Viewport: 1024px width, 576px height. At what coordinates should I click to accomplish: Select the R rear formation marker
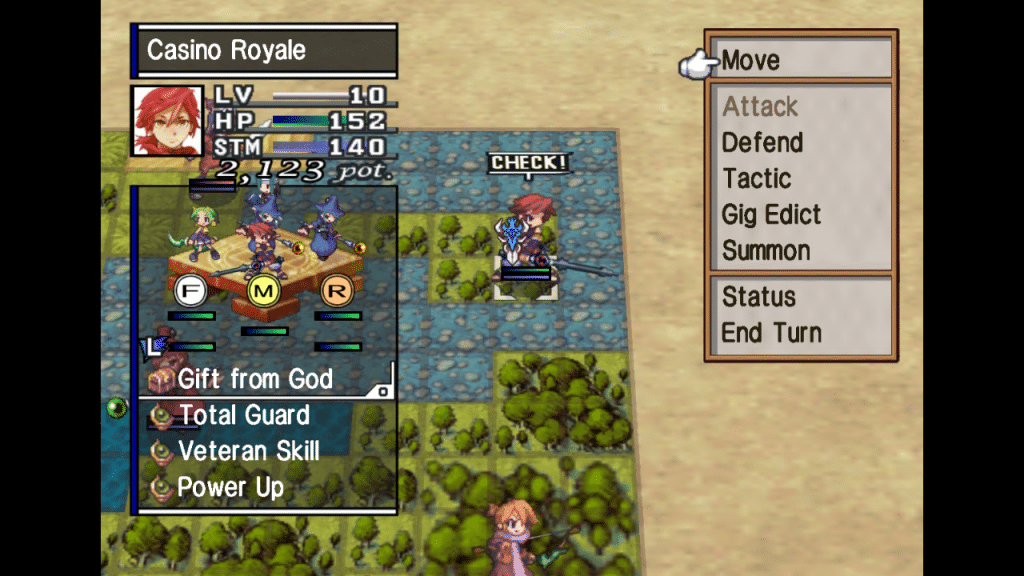point(336,290)
